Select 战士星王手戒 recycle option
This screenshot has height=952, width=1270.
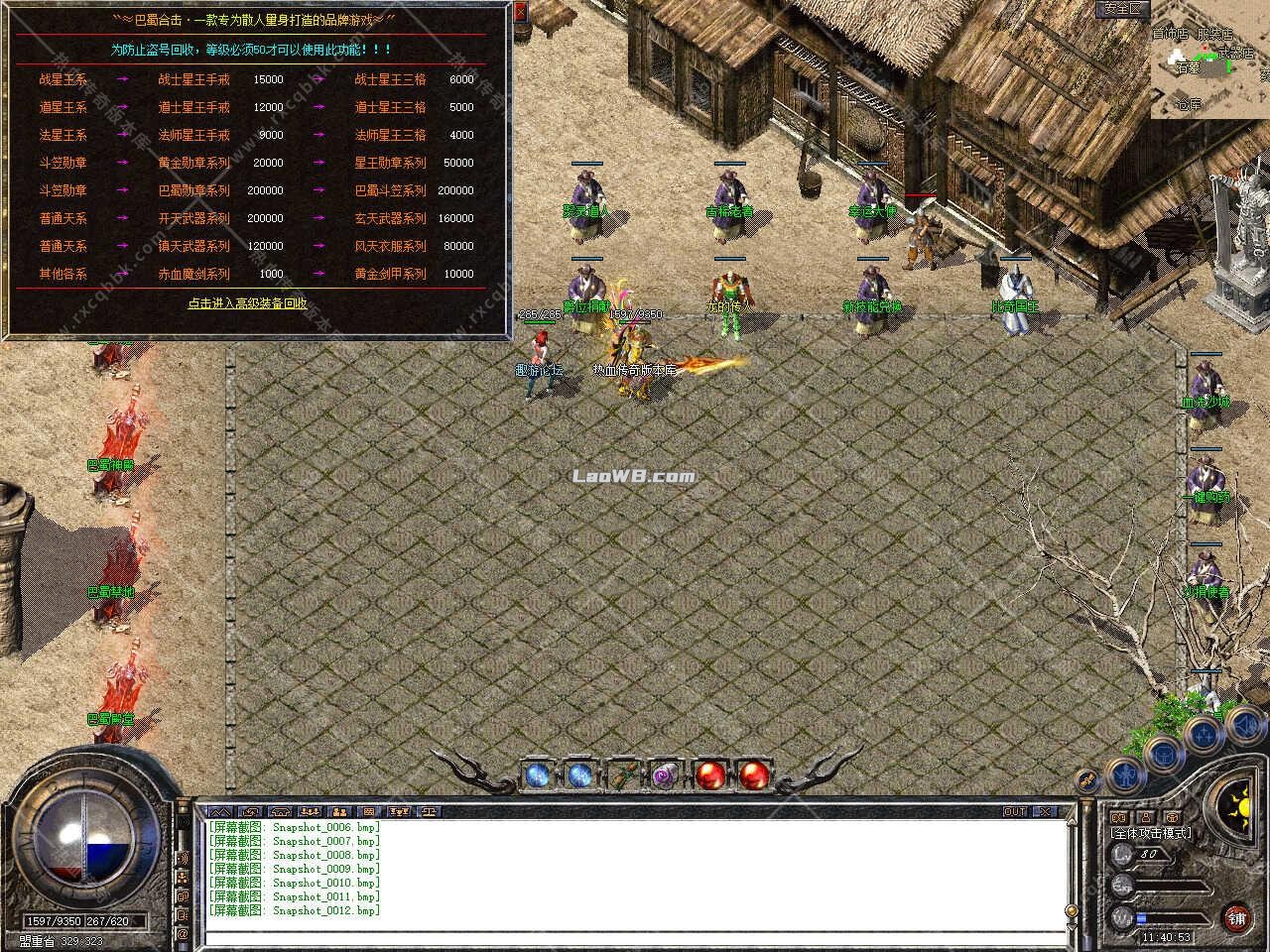(x=193, y=79)
